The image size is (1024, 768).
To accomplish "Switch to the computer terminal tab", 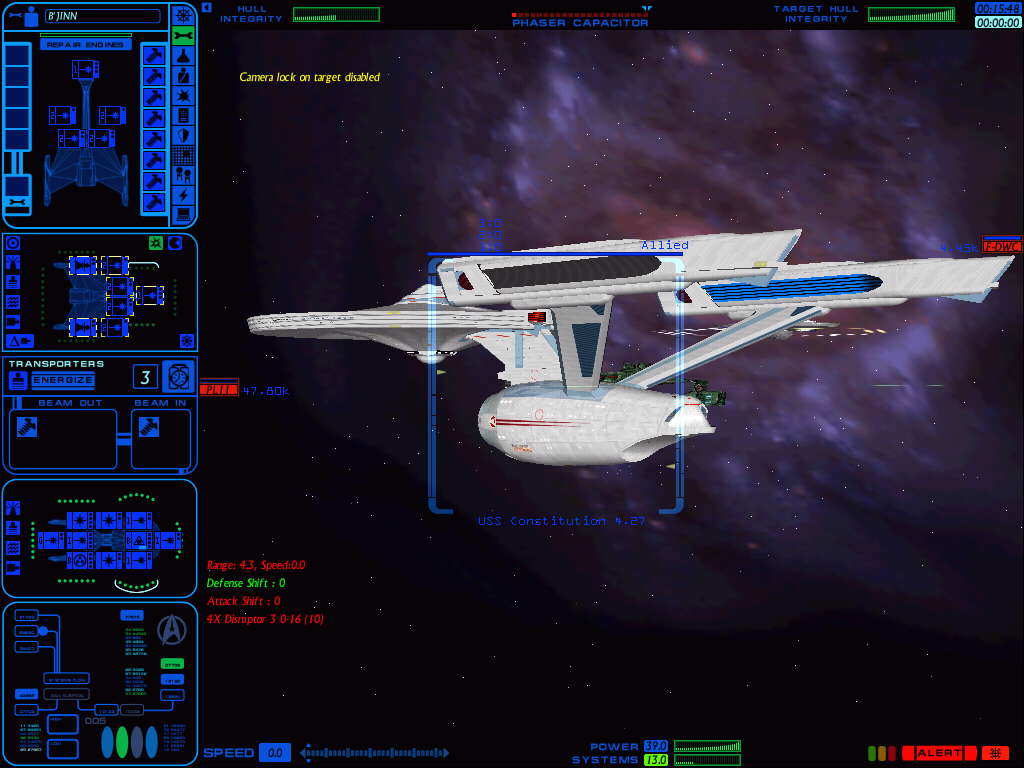I will [x=183, y=214].
